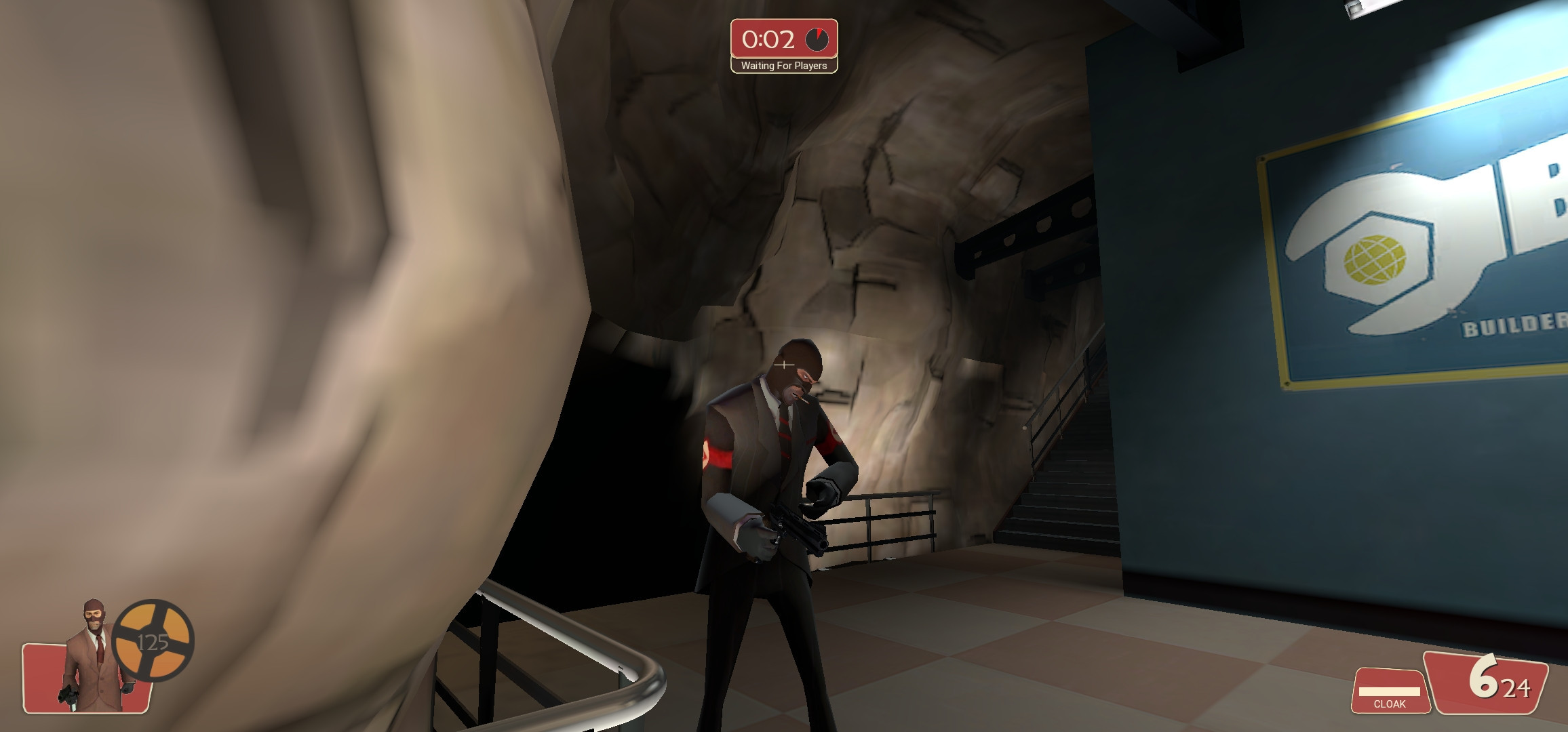
Task: Click the round timer clock icon
Action: tap(818, 39)
